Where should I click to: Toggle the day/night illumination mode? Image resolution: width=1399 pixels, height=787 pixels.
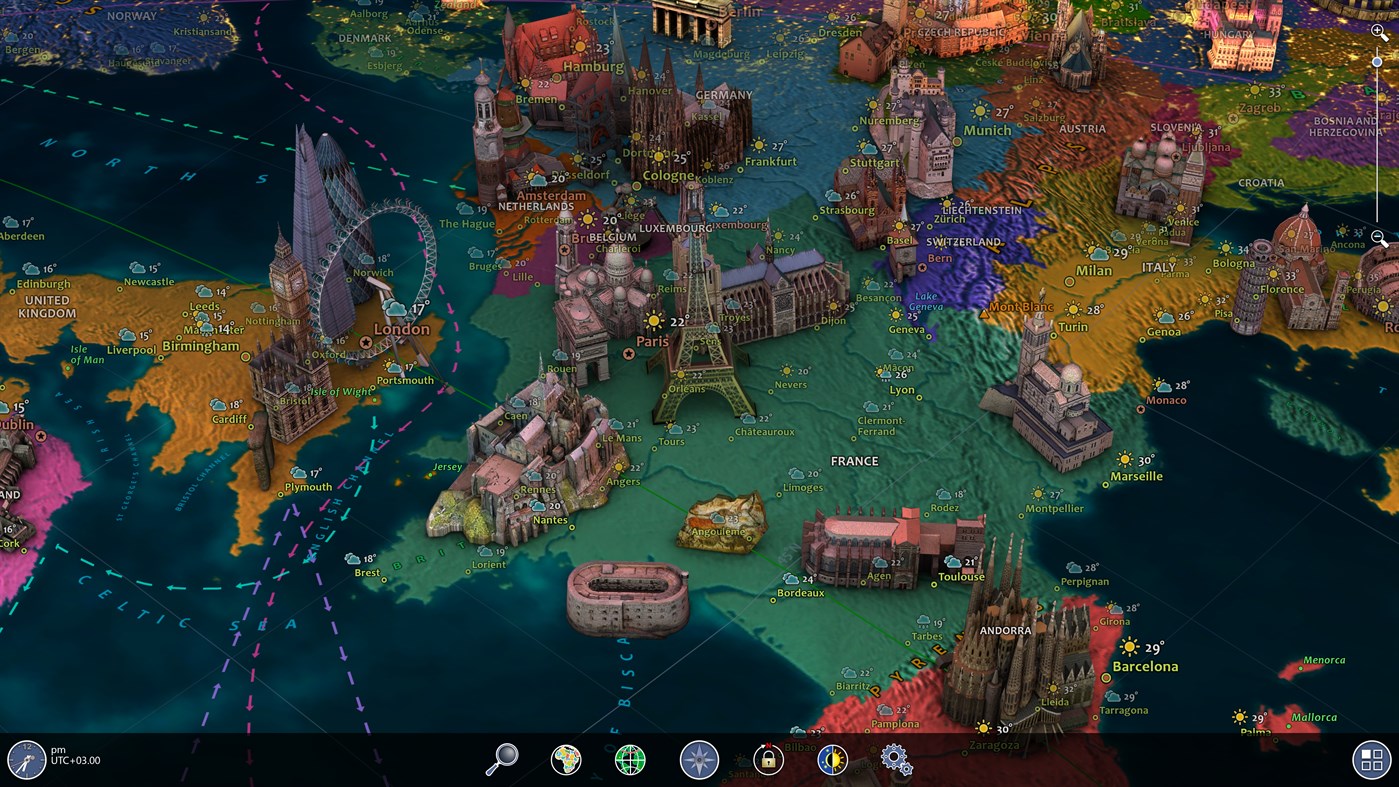(x=831, y=758)
